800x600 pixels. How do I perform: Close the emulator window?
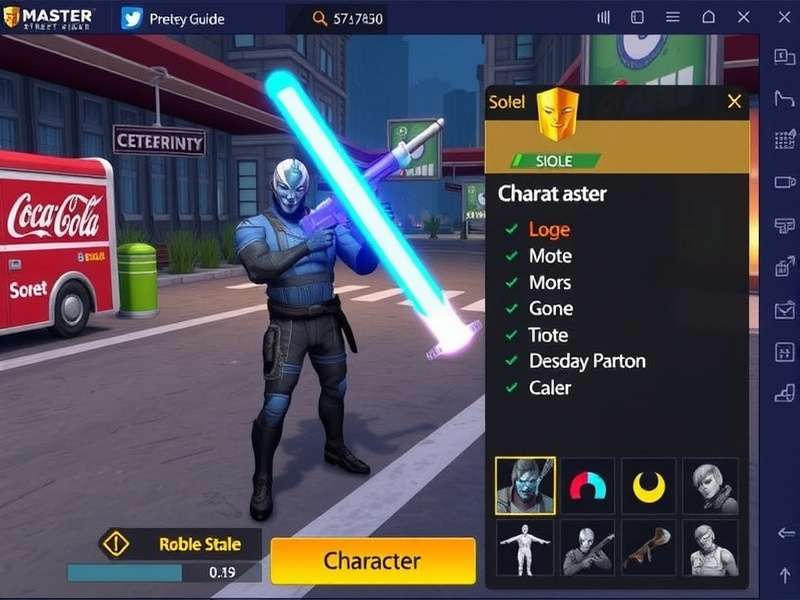click(x=743, y=18)
